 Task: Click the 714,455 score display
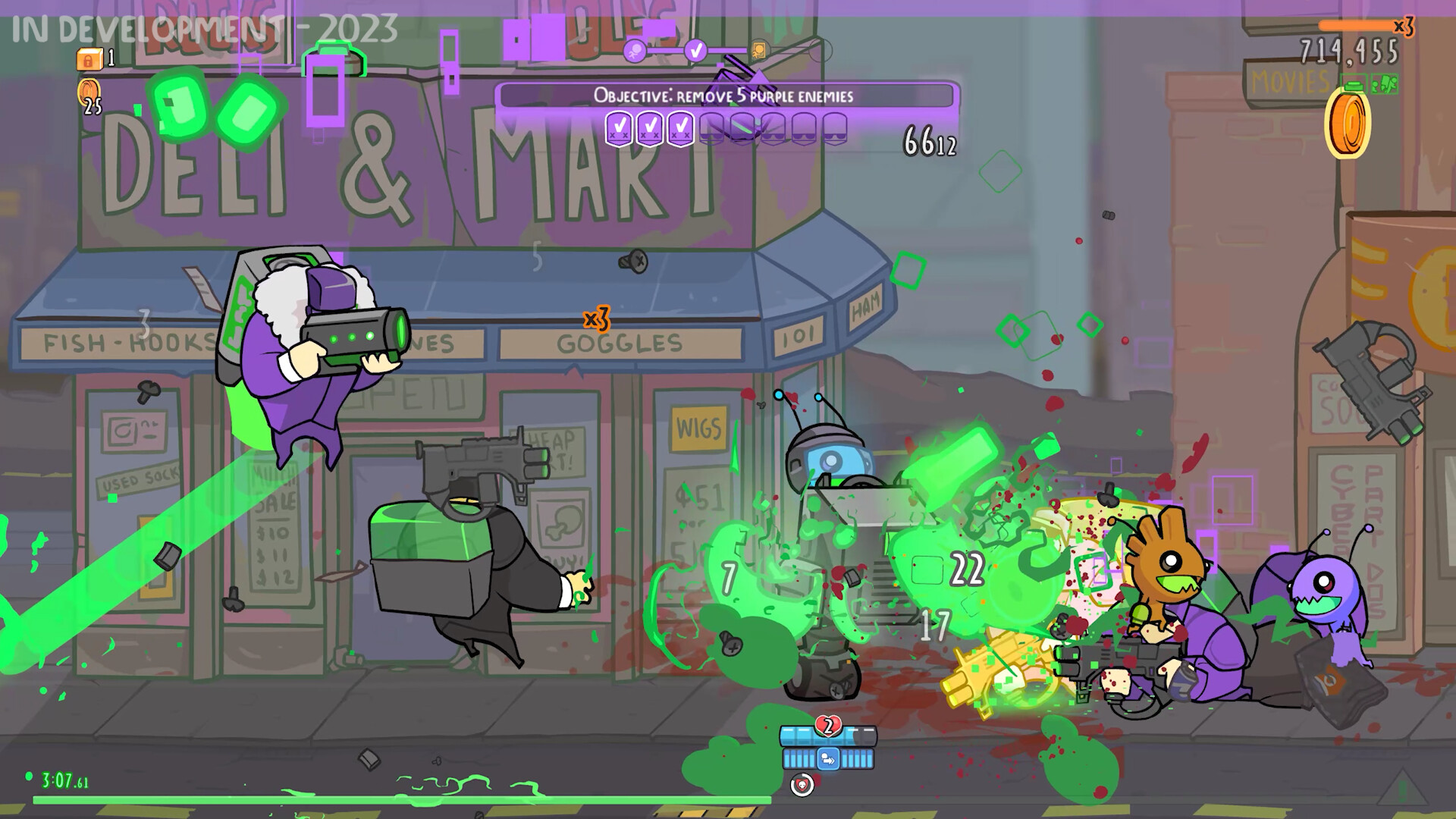coord(1348,50)
